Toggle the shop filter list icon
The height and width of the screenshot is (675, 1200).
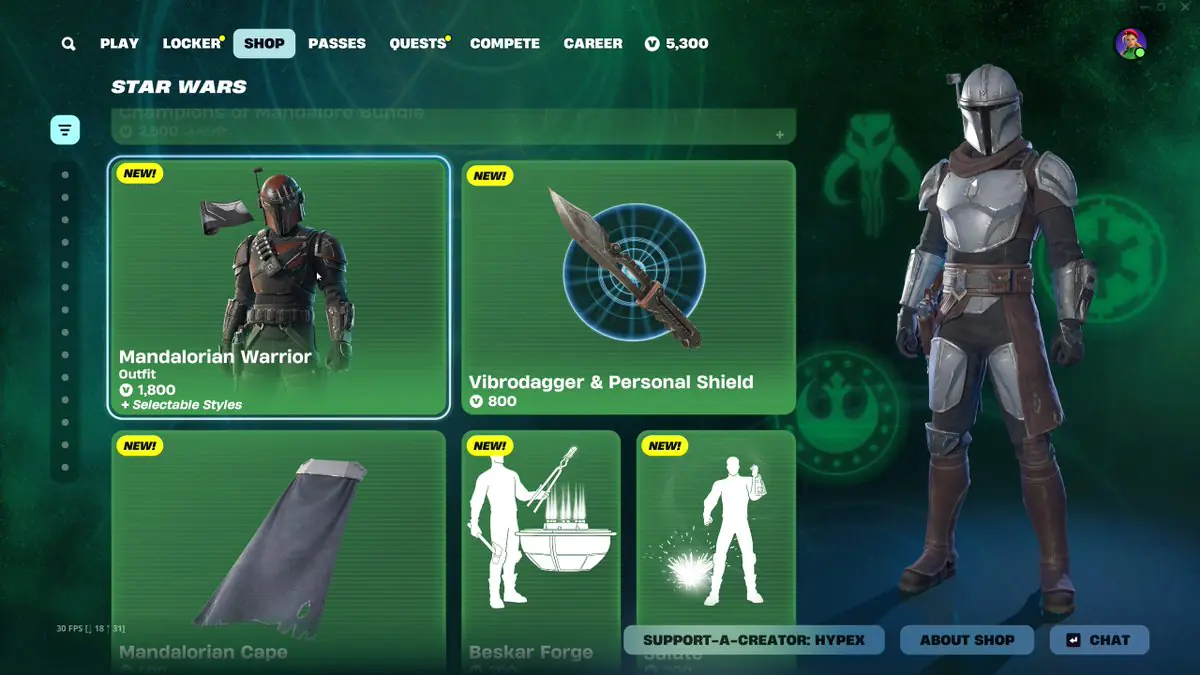65,130
